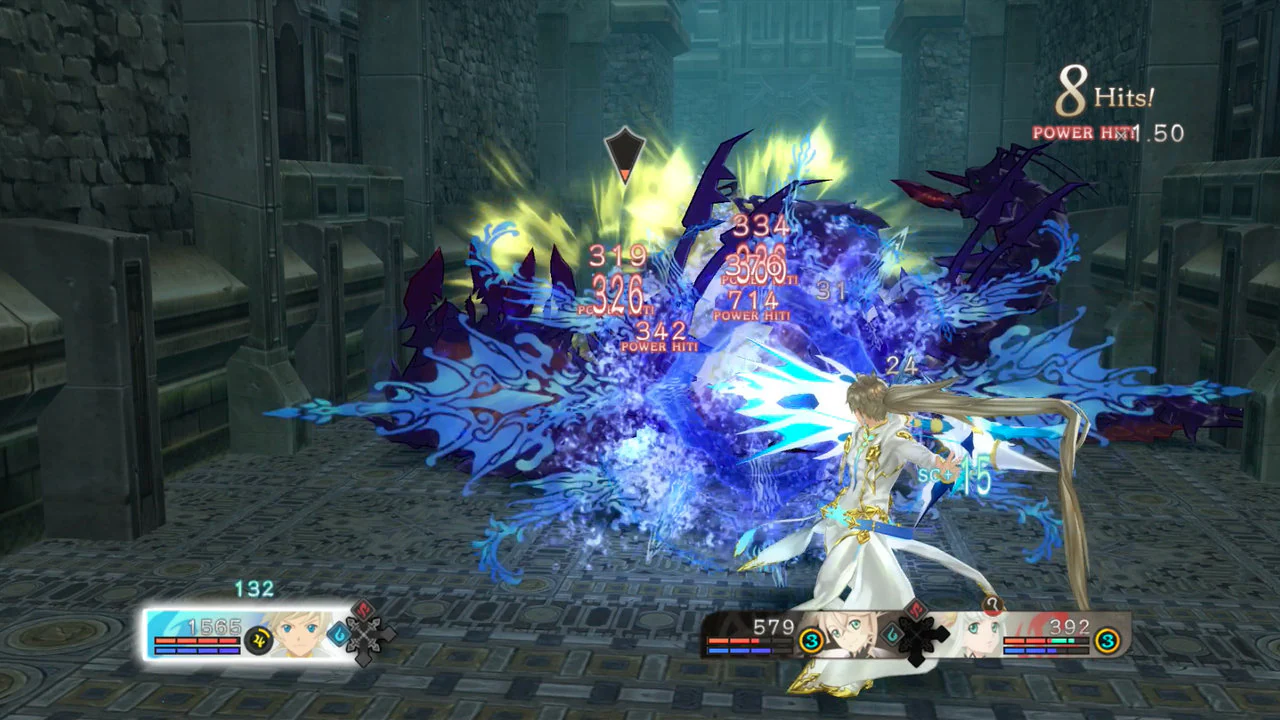Select the central cross-shaped party arte selector
1280x720 pixels.
tap(917, 634)
